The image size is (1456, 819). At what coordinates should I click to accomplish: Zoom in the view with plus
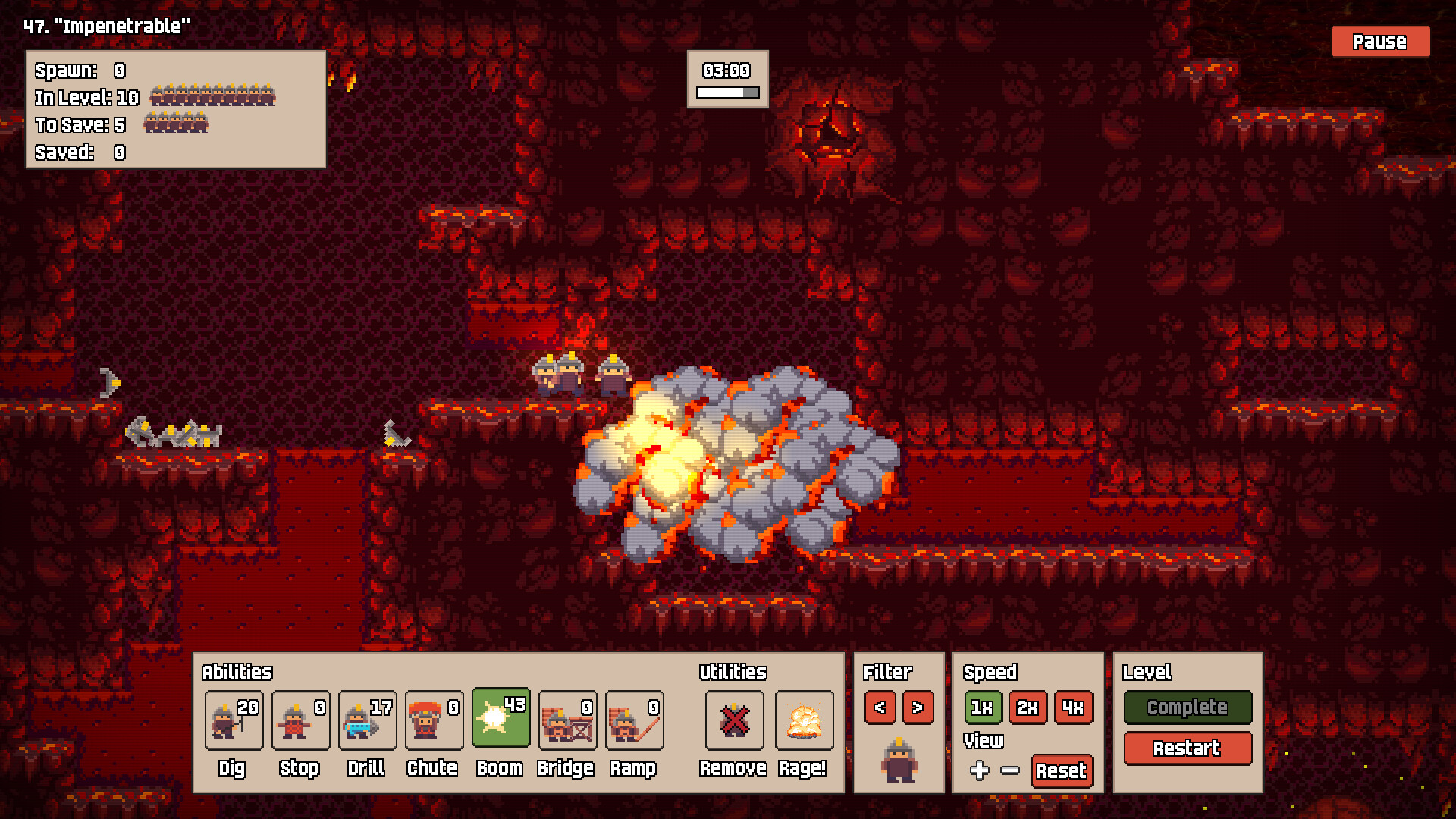pyautogui.click(x=980, y=770)
